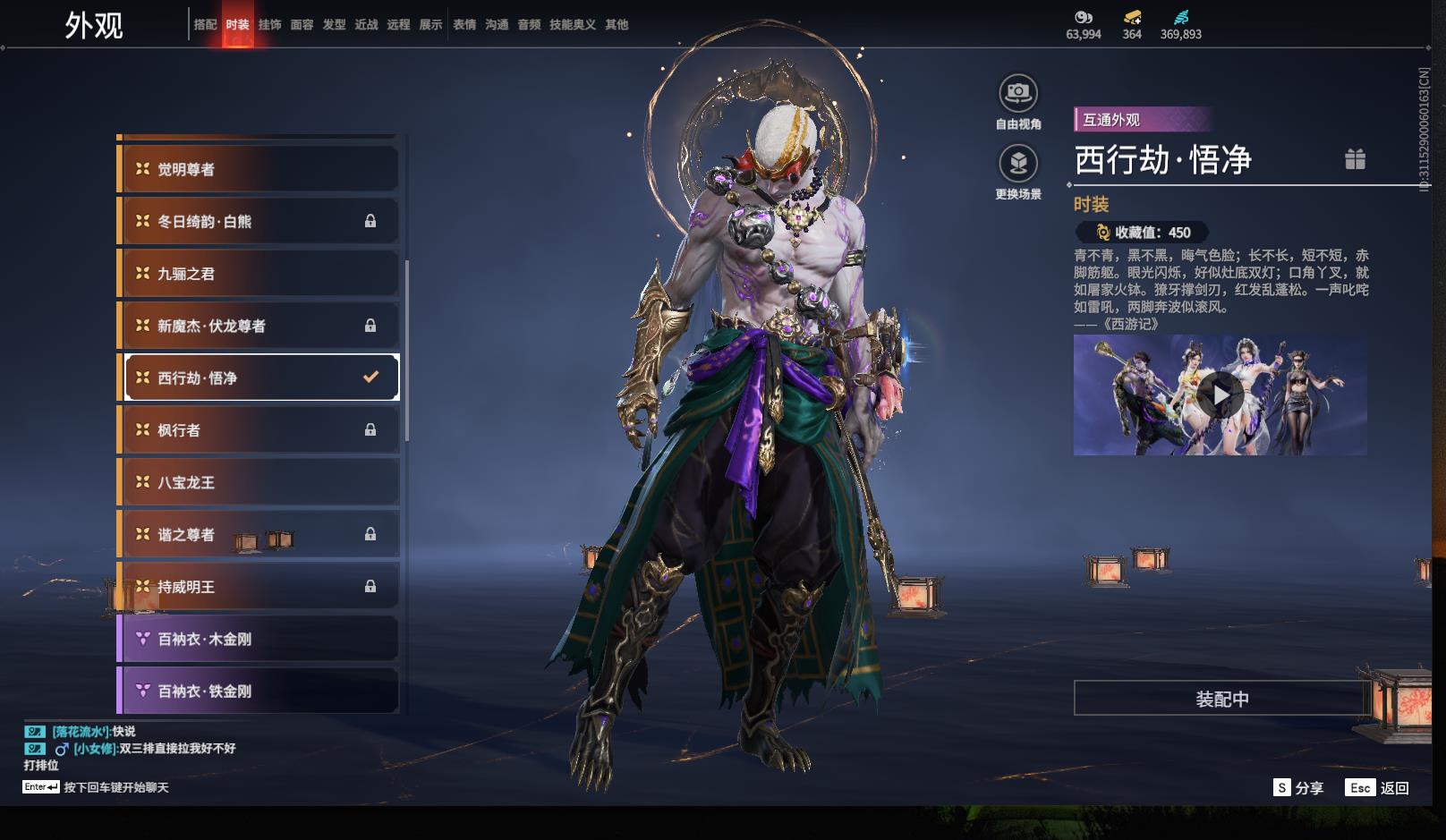Select the 枫行者 outfit
This screenshot has height=840, width=1446.
(259, 430)
